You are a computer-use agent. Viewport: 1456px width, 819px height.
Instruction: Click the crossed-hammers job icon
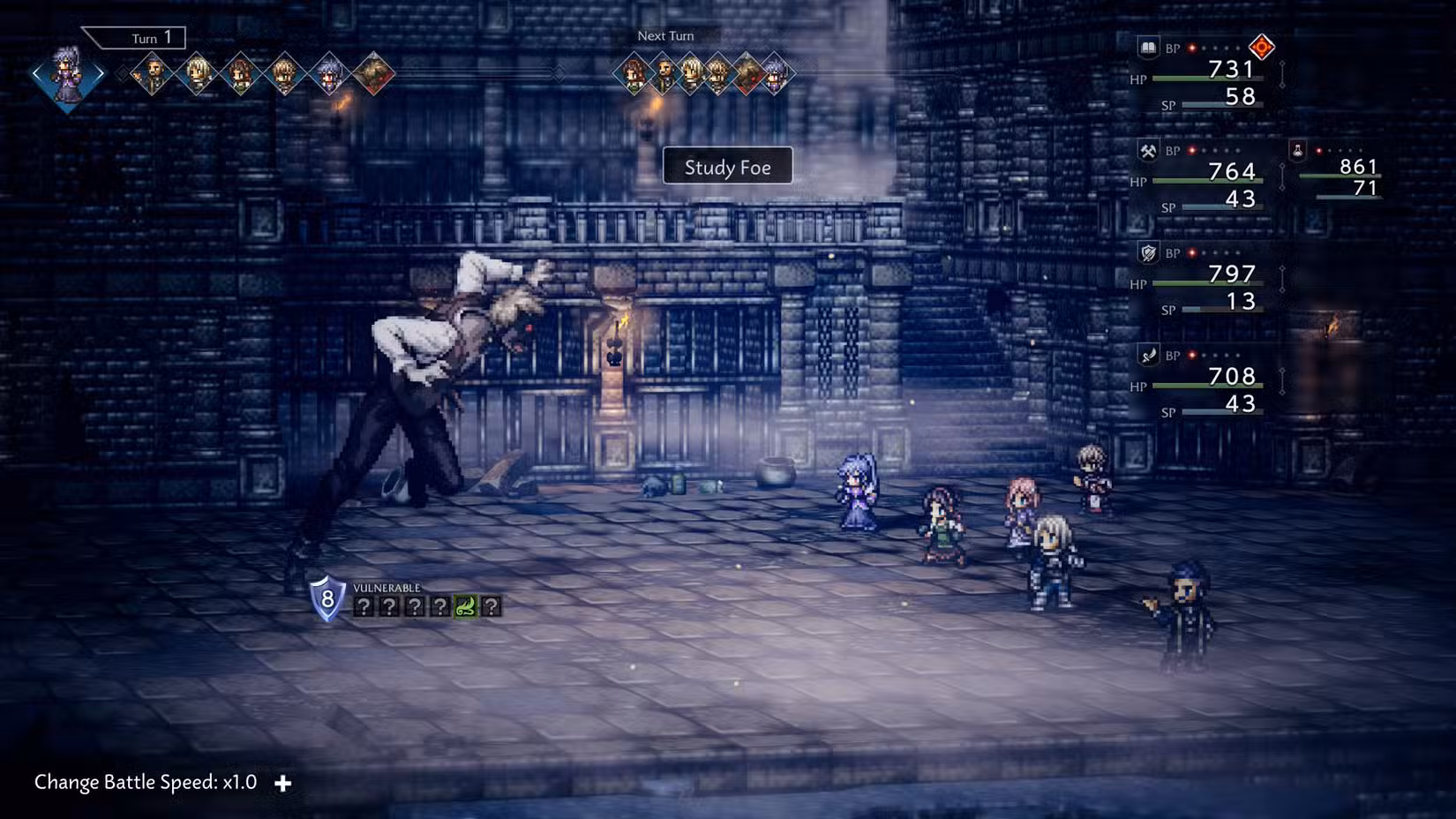[x=1149, y=150]
